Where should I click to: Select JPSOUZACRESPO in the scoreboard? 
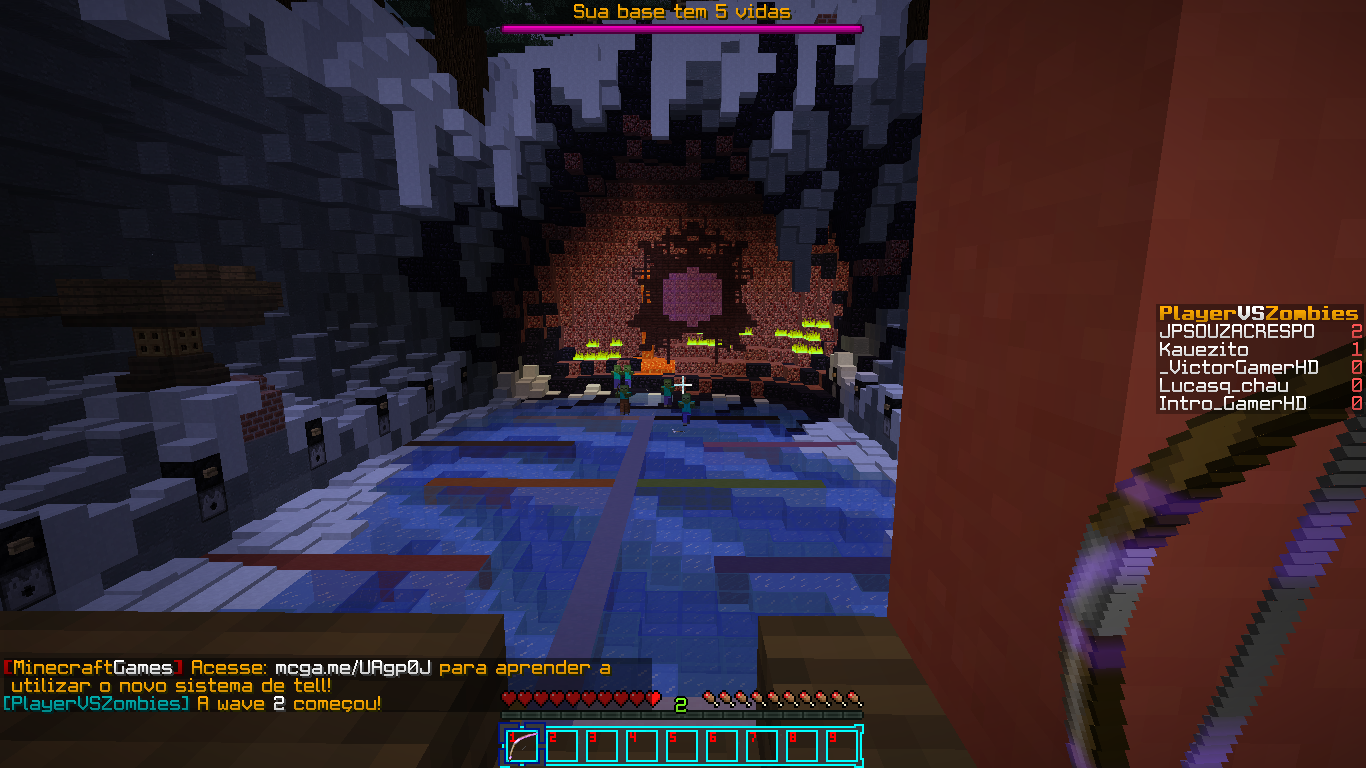1236,331
